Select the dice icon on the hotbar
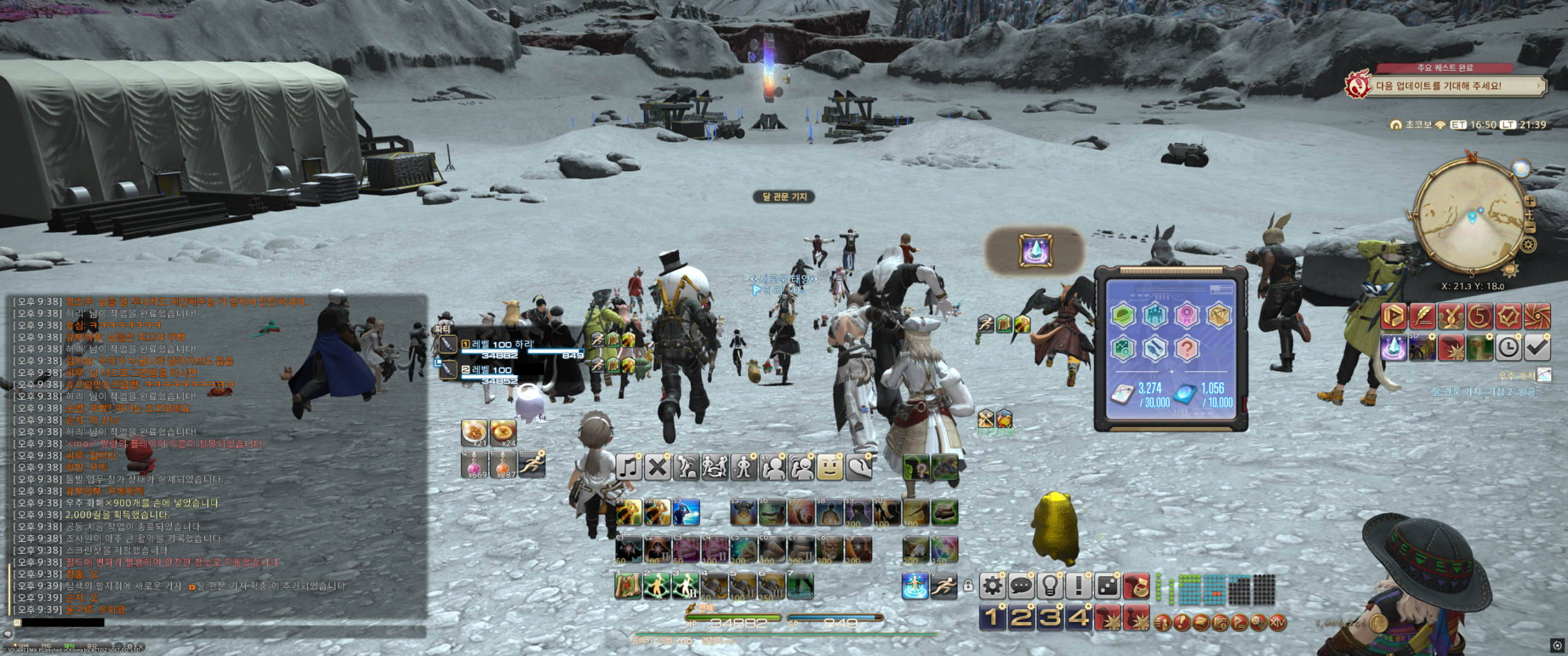The height and width of the screenshot is (656, 1568). pyautogui.click(x=1107, y=586)
